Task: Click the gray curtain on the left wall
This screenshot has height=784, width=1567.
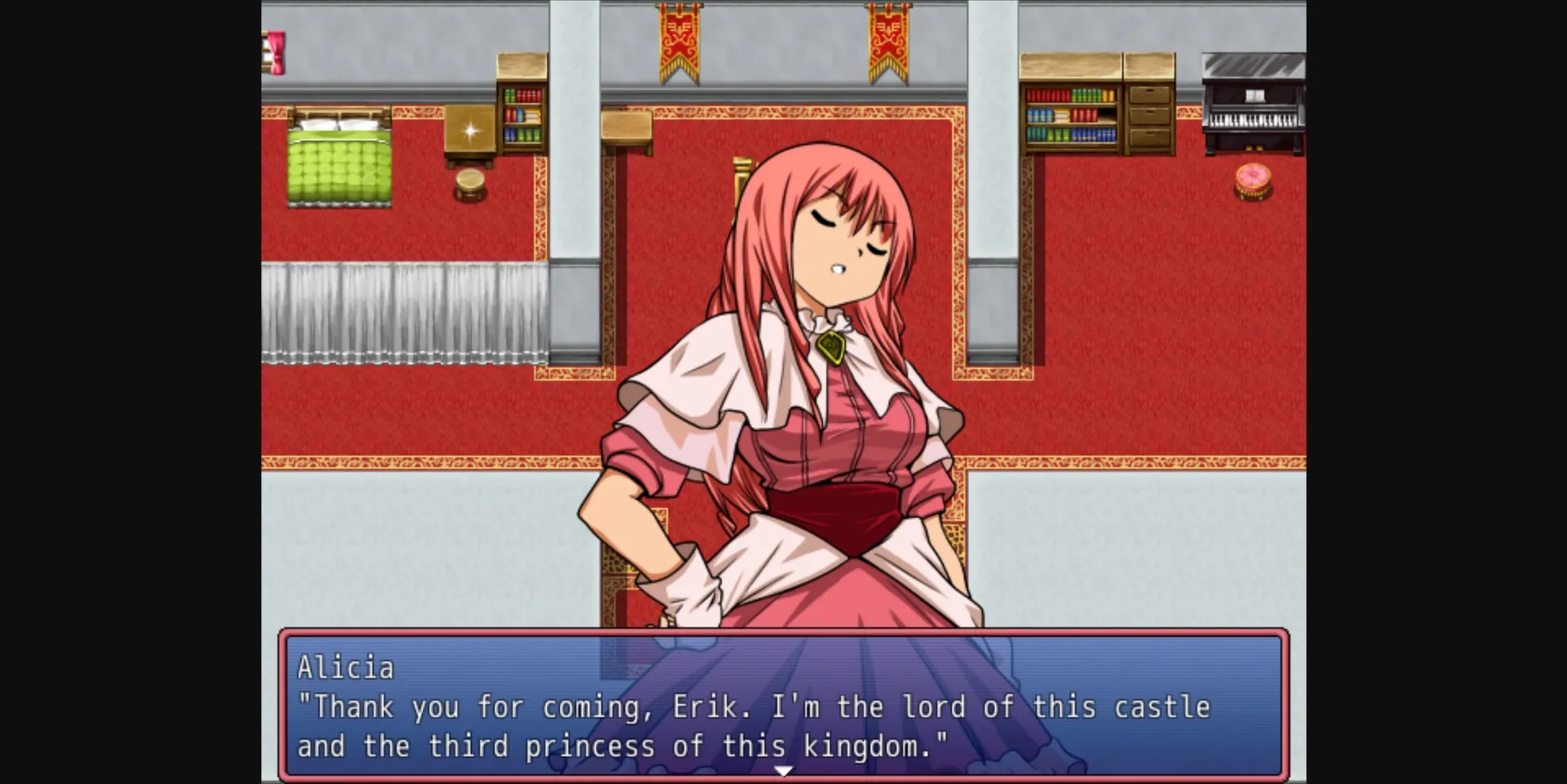Action: 404,310
